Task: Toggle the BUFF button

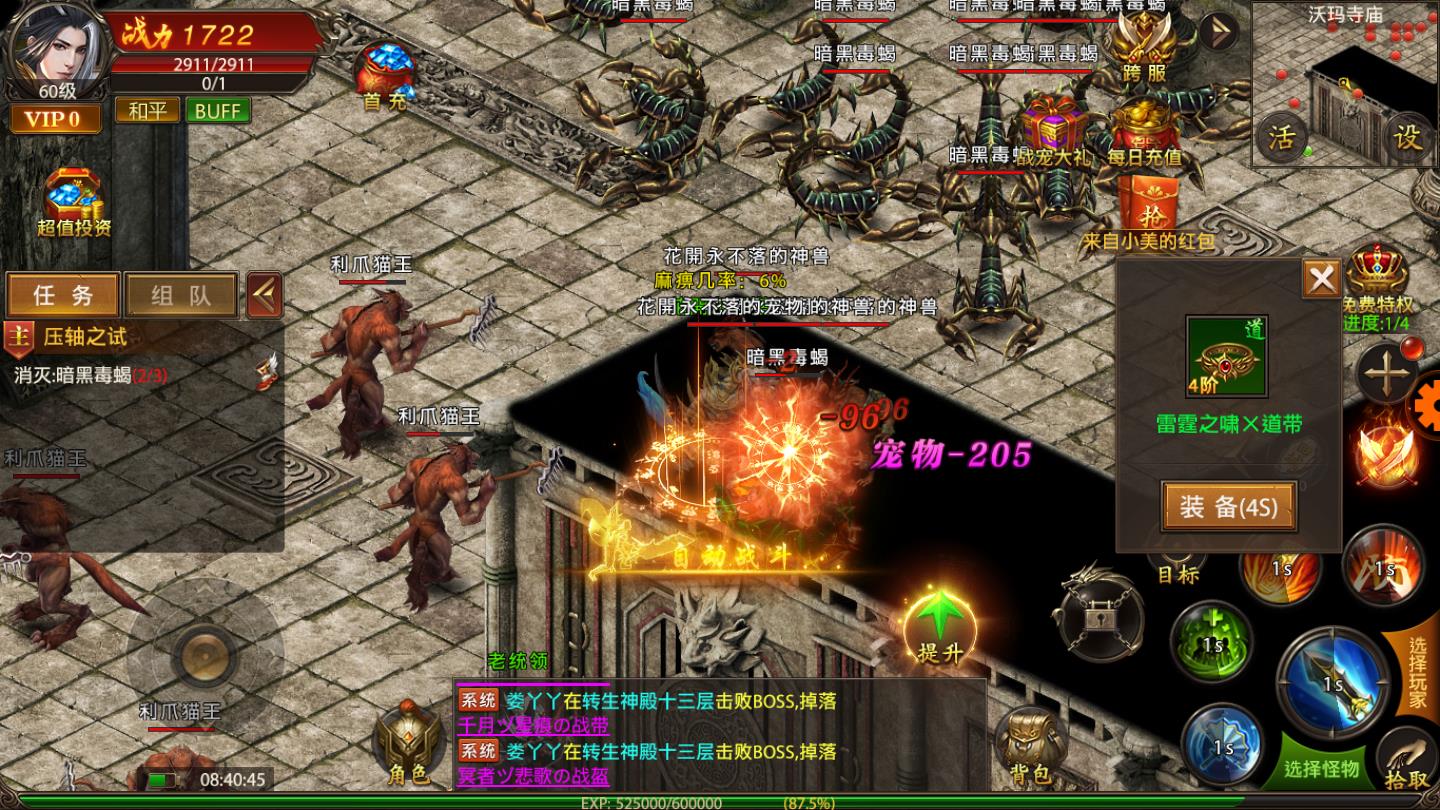Action: [219, 110]
